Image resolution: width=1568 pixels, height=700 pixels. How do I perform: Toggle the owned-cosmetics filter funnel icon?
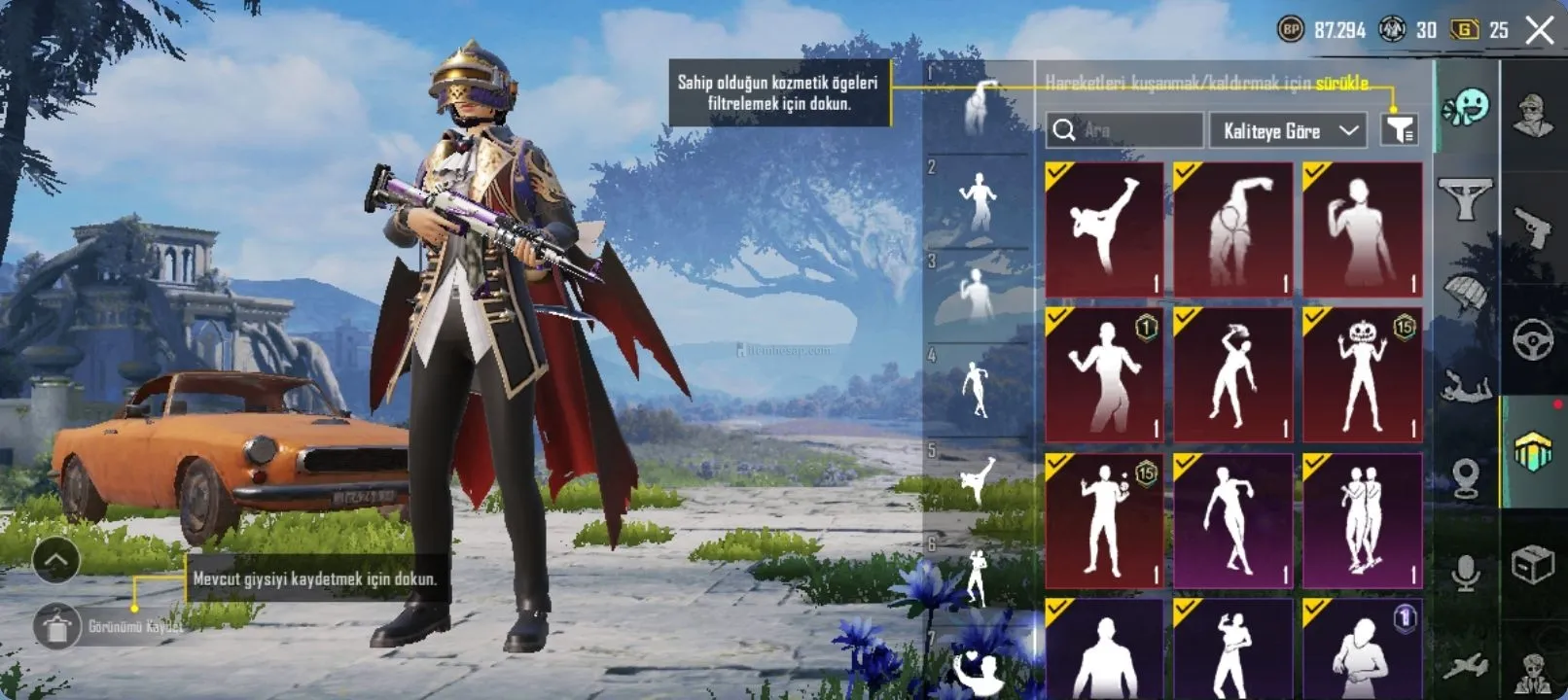tap(1400, 130)
